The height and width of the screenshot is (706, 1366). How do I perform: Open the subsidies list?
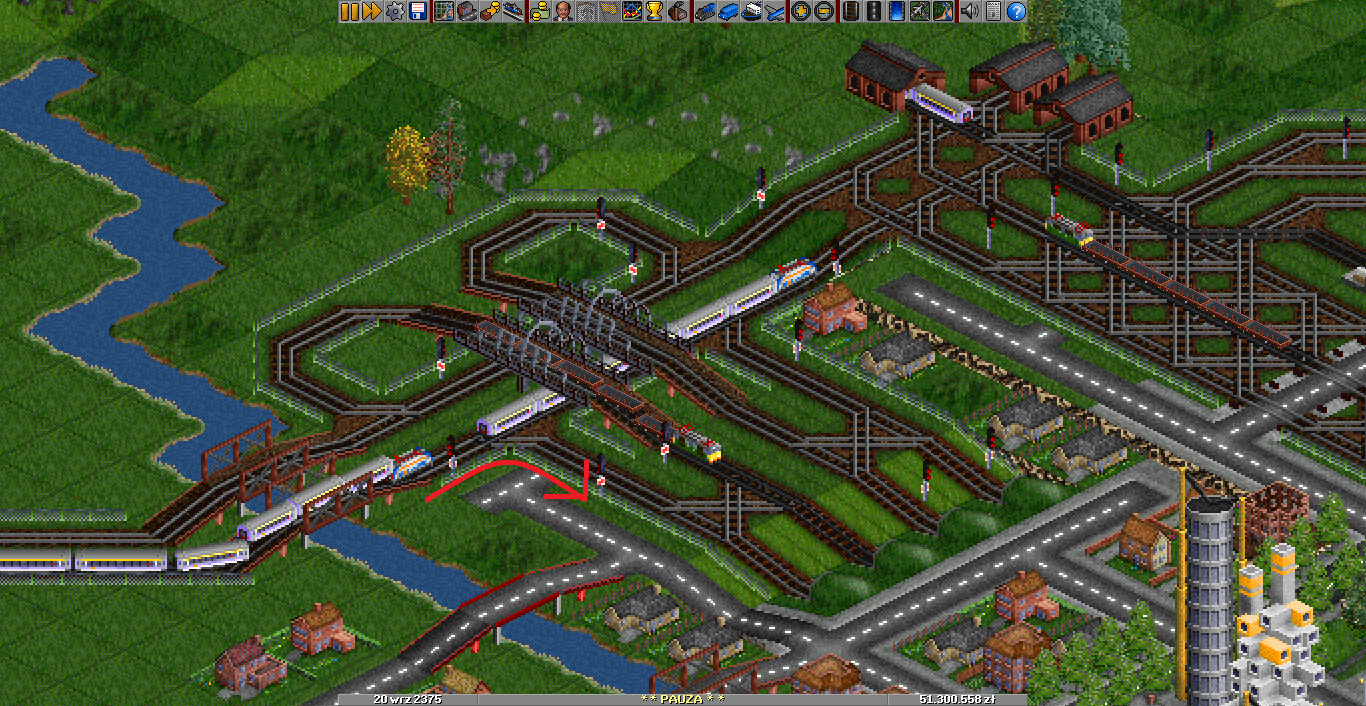point(489,11)
